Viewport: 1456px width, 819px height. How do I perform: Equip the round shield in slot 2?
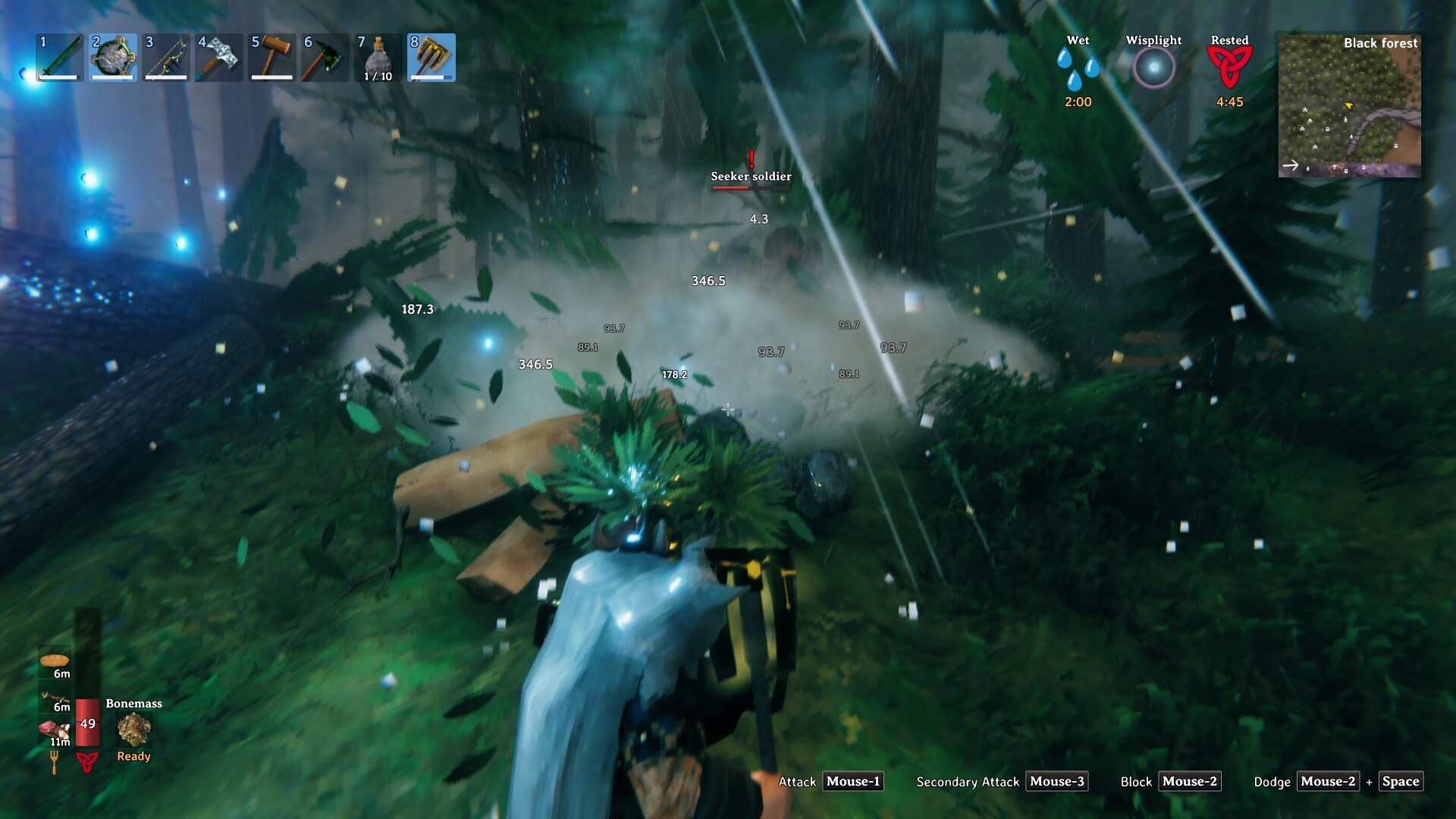pos(113,57)
